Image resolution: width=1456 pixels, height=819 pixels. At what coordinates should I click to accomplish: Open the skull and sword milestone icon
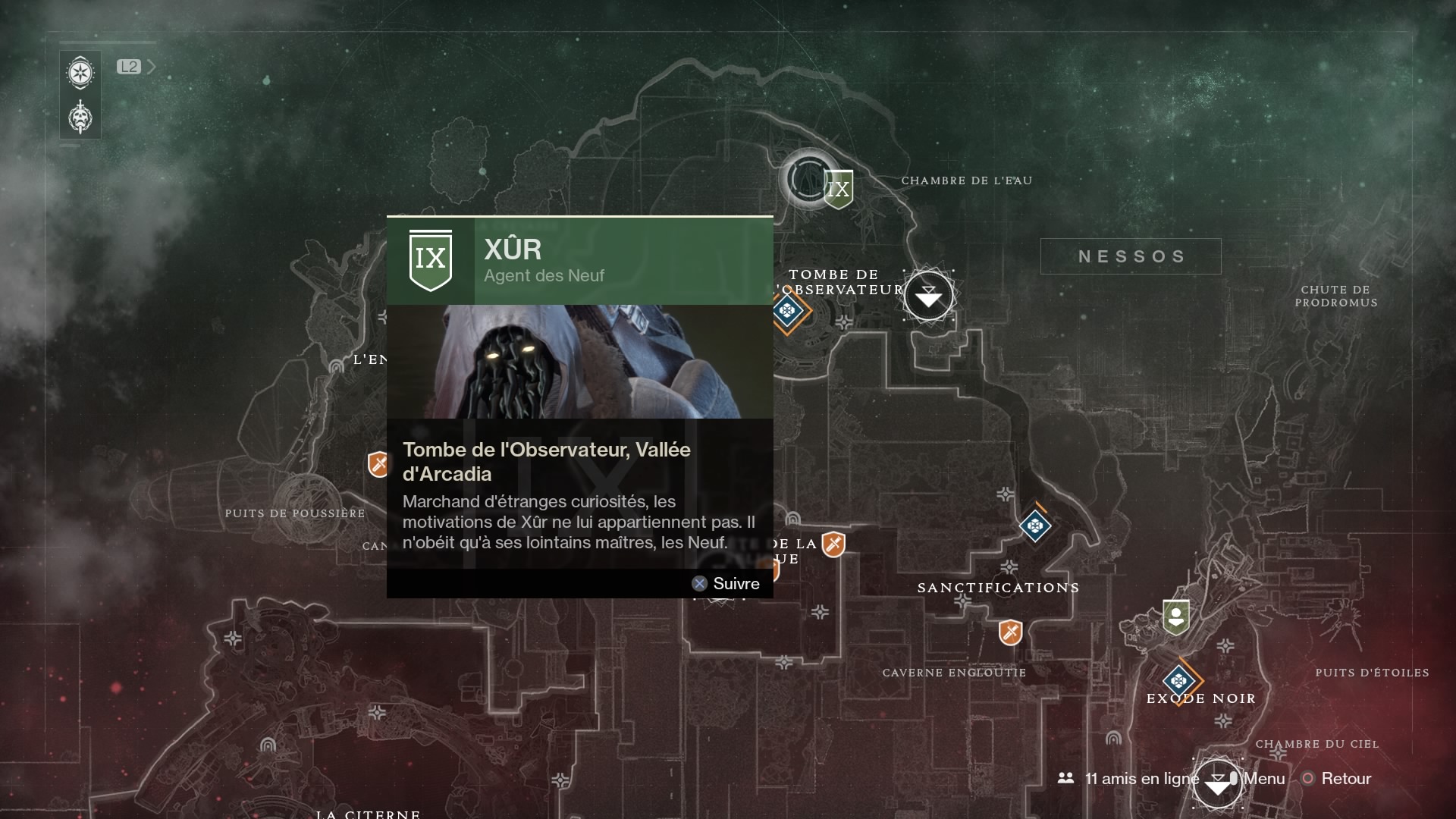pos(80,118)
